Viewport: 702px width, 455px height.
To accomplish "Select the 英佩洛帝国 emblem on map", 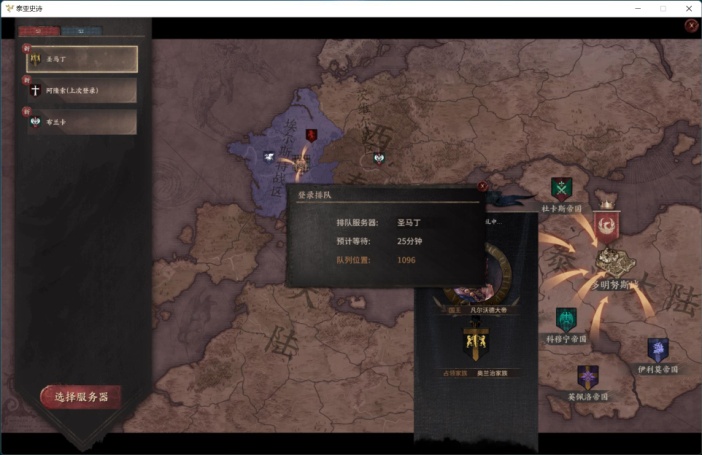I will pyautogui.click(x=587, y=377).
